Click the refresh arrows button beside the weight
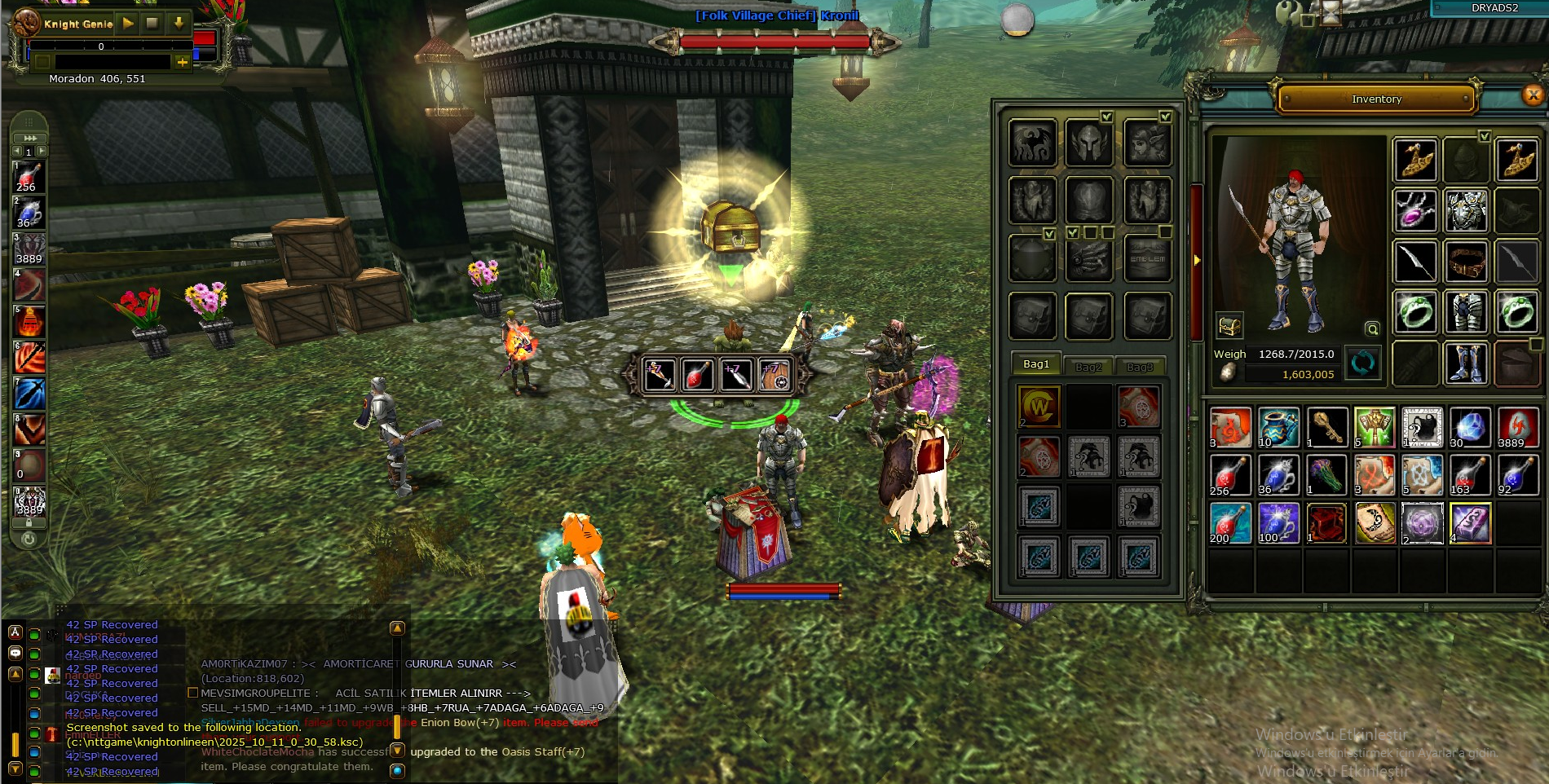This screenshot has height=784, width=1549. coord(1362,363)
